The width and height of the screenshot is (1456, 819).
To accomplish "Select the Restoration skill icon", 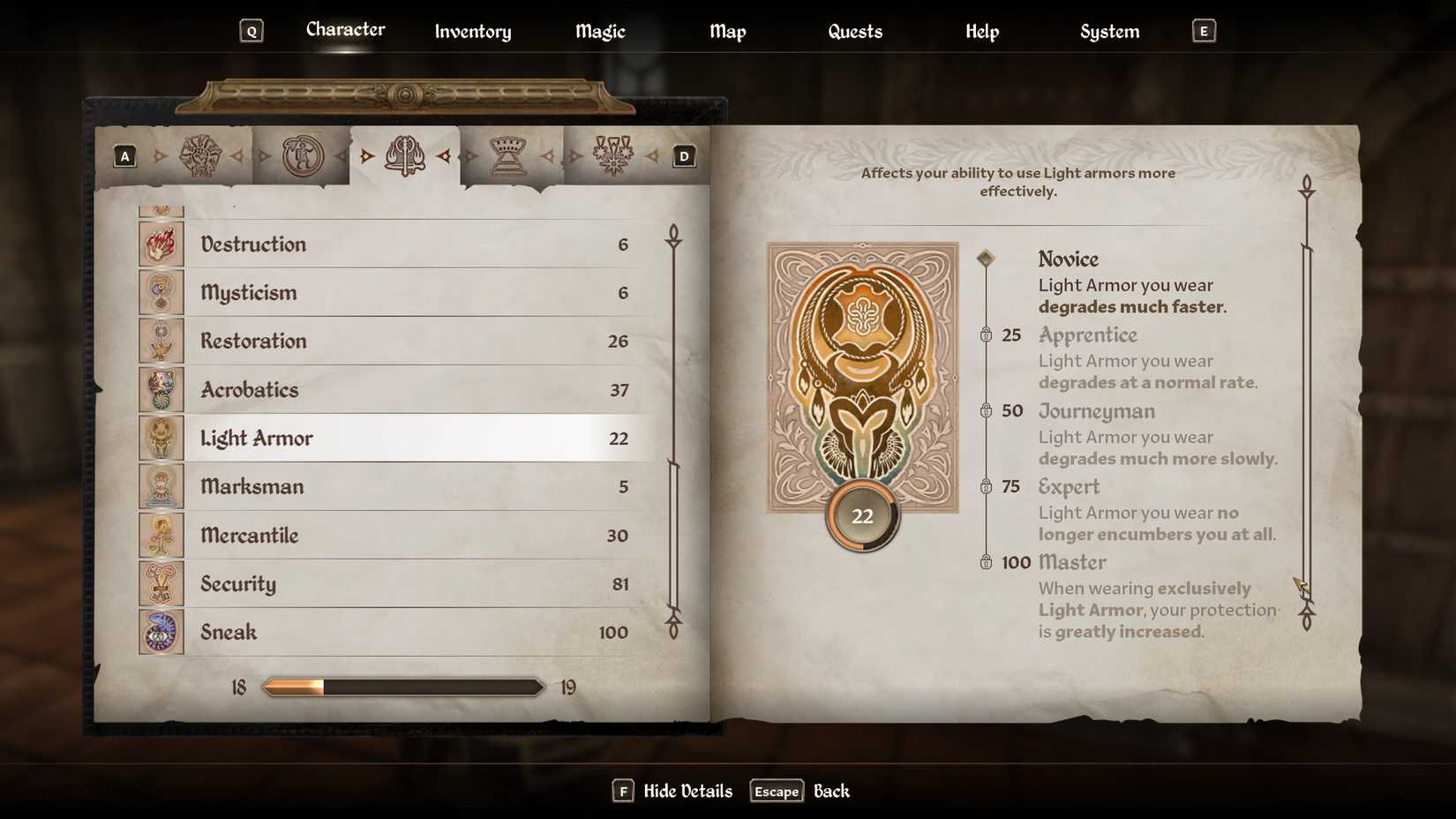I will 161,341.
